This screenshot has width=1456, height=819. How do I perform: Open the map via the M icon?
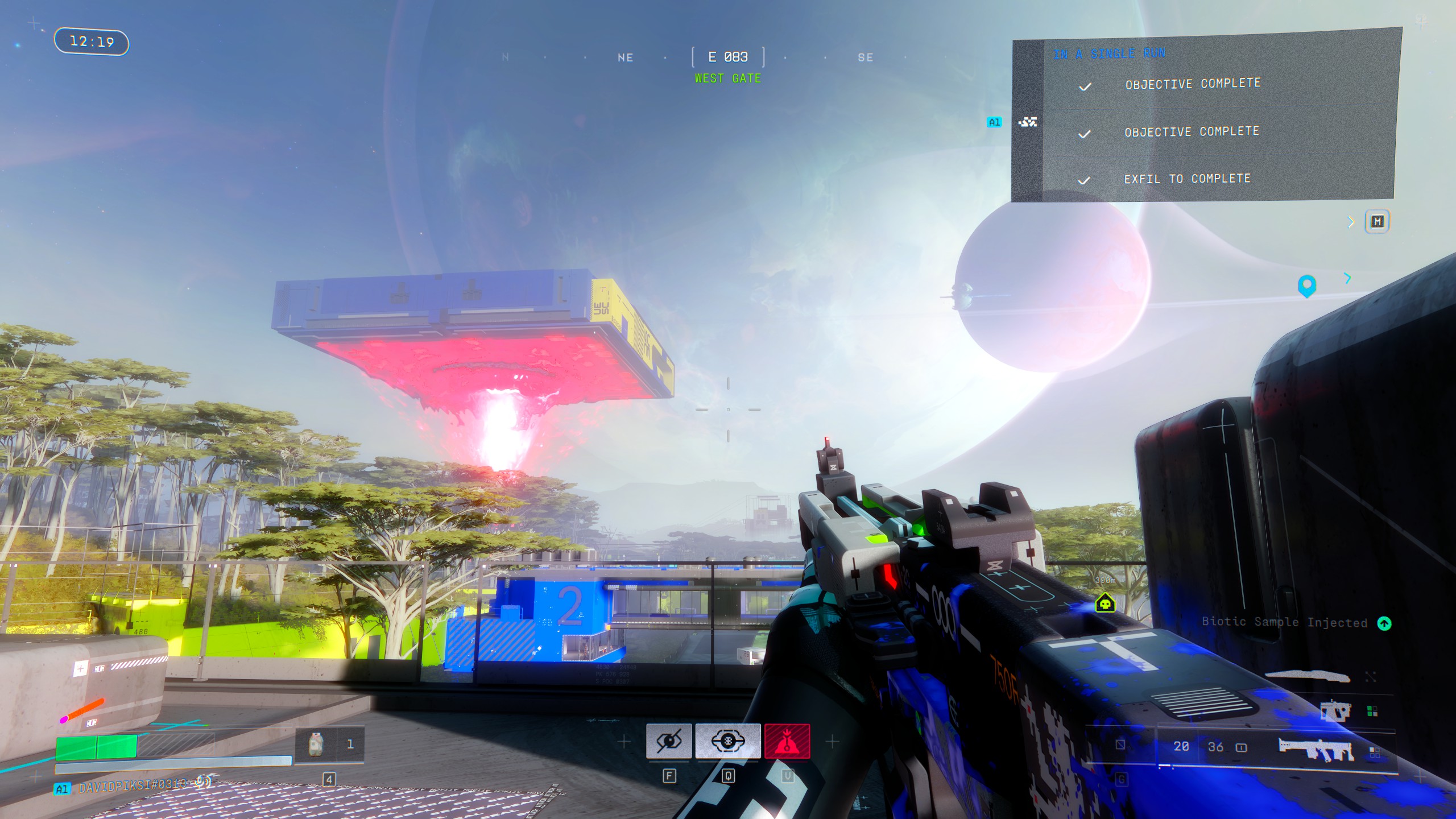(1377, 221)
